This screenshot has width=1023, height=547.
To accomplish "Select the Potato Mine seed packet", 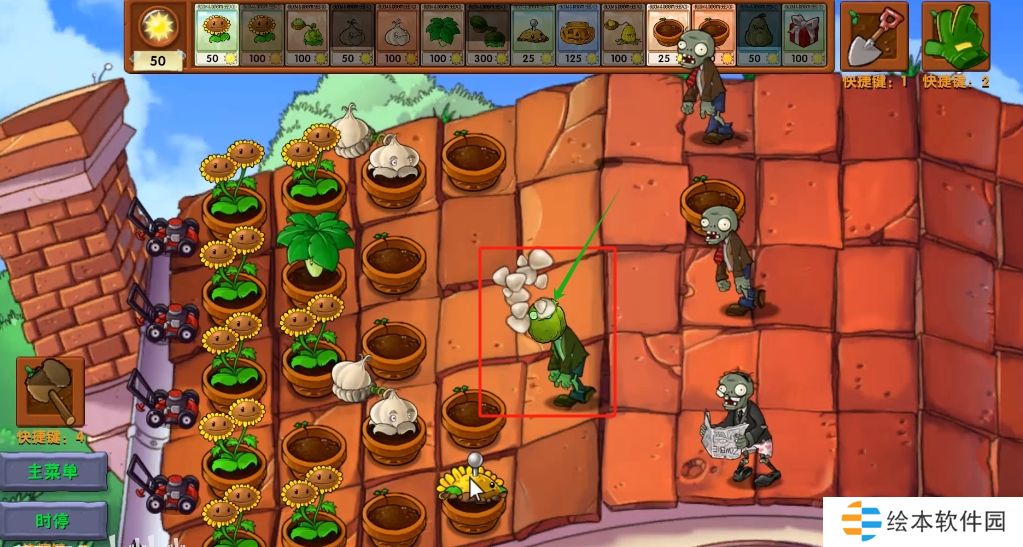I will point(531,36).
